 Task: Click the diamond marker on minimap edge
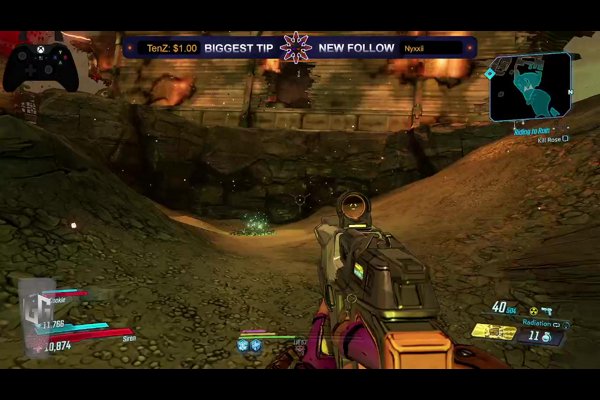point(490,73)
